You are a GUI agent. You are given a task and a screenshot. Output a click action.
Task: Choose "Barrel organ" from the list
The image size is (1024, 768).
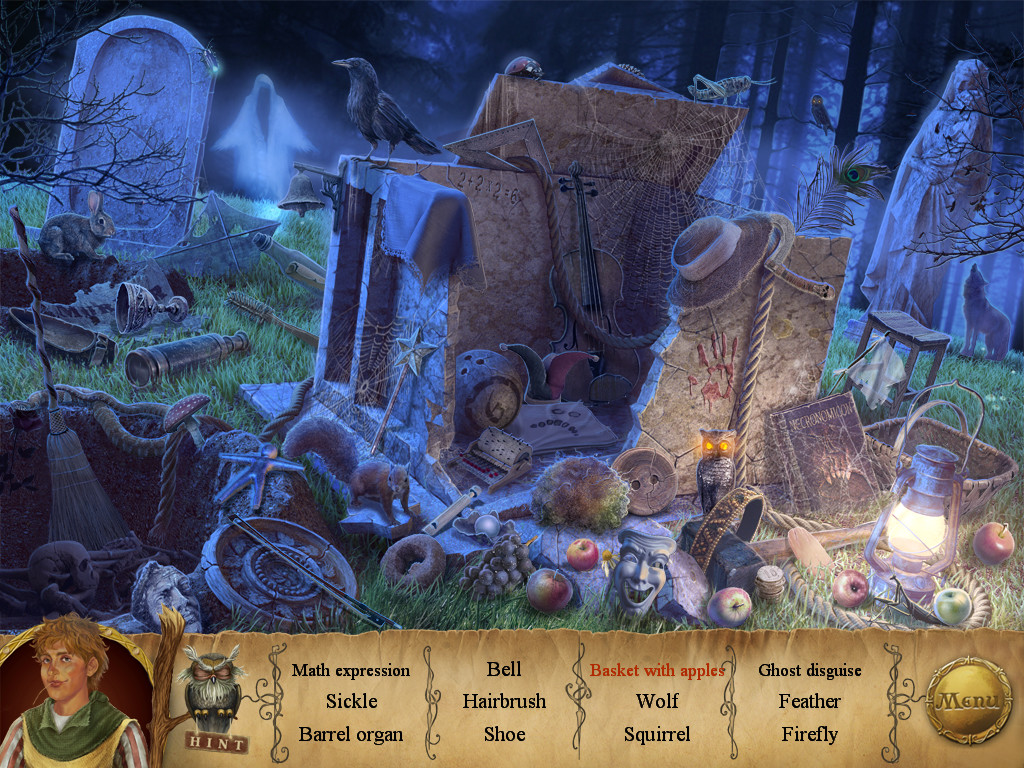pyautogui.click(x=351, y=734)
